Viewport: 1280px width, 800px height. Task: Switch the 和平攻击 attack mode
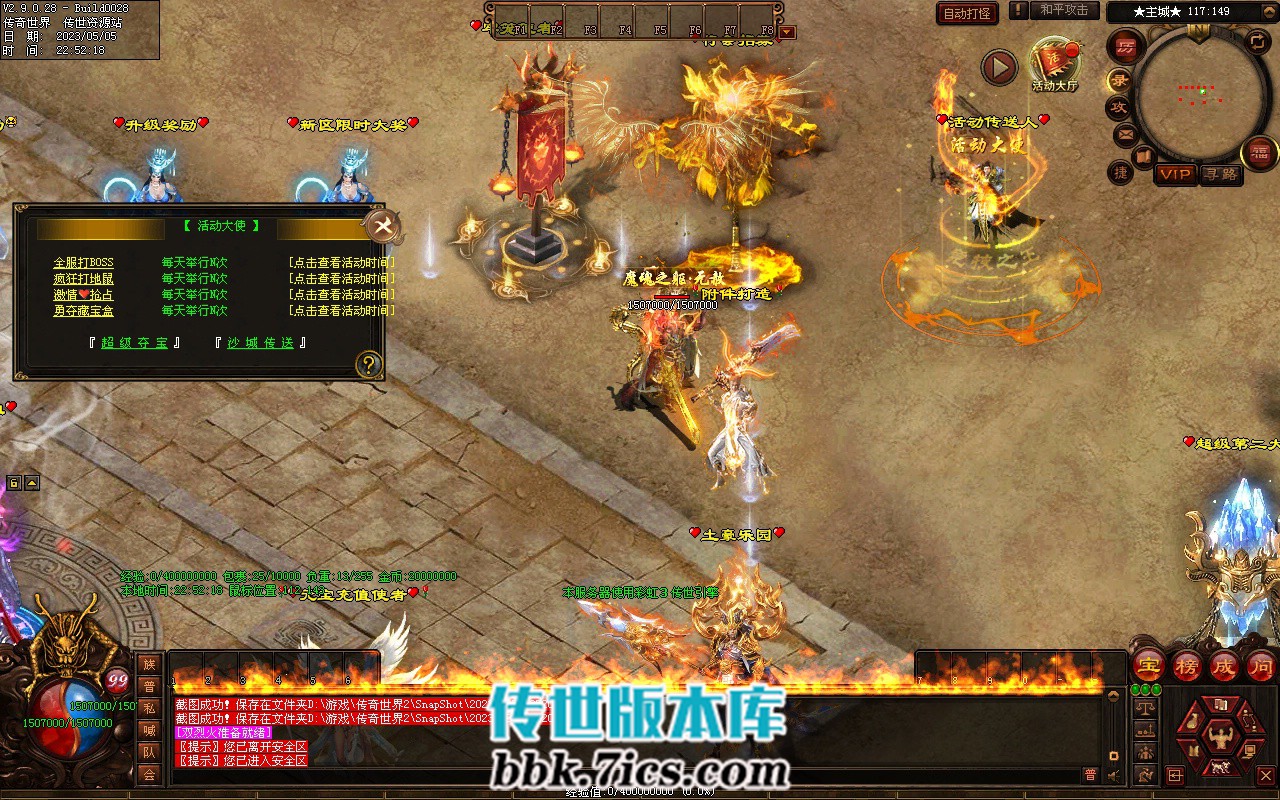(x=1063, y=11)
